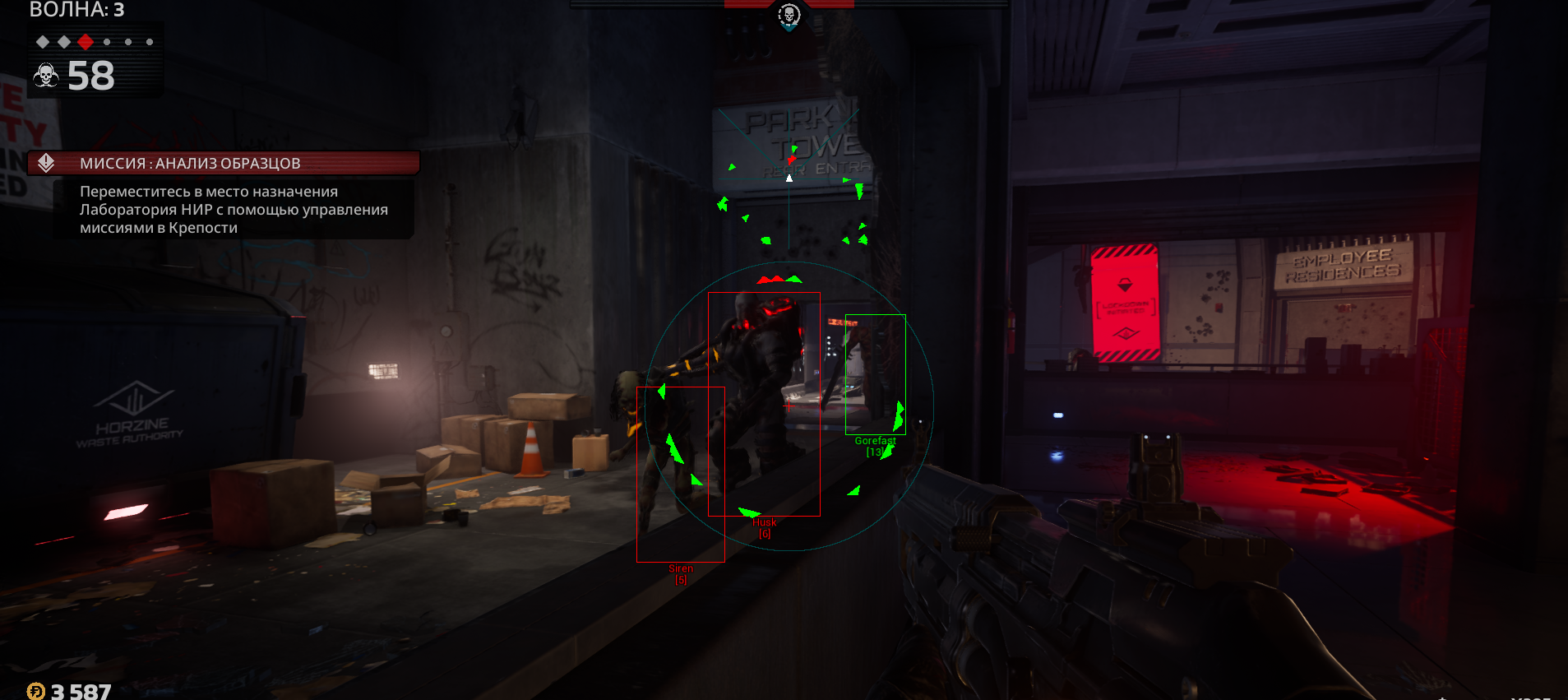
Task: Select the skull marker on the top compass bar
Action: [789, 15]
